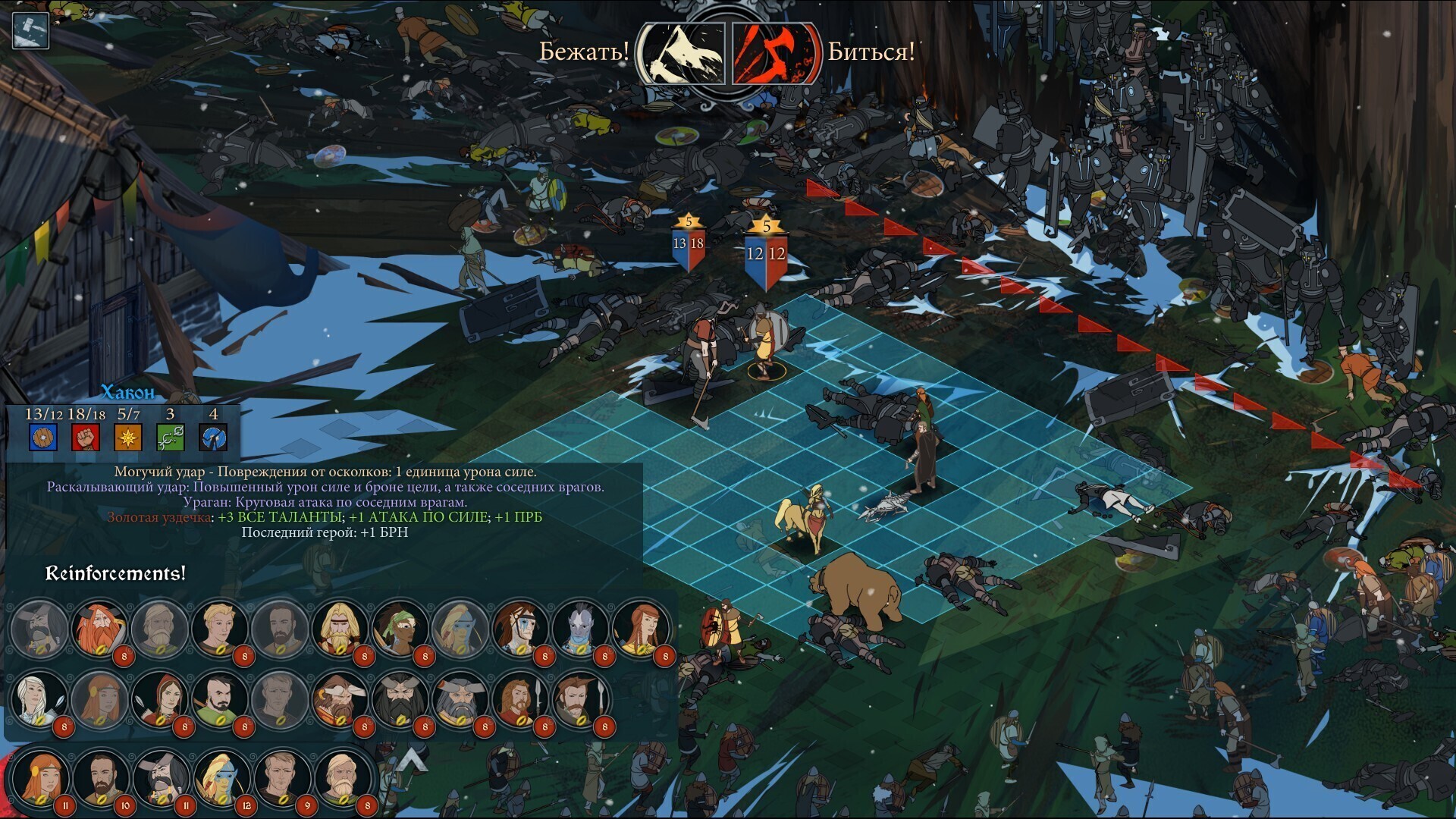Select the blue armor shield stat icon

click(x=42, y=438)
